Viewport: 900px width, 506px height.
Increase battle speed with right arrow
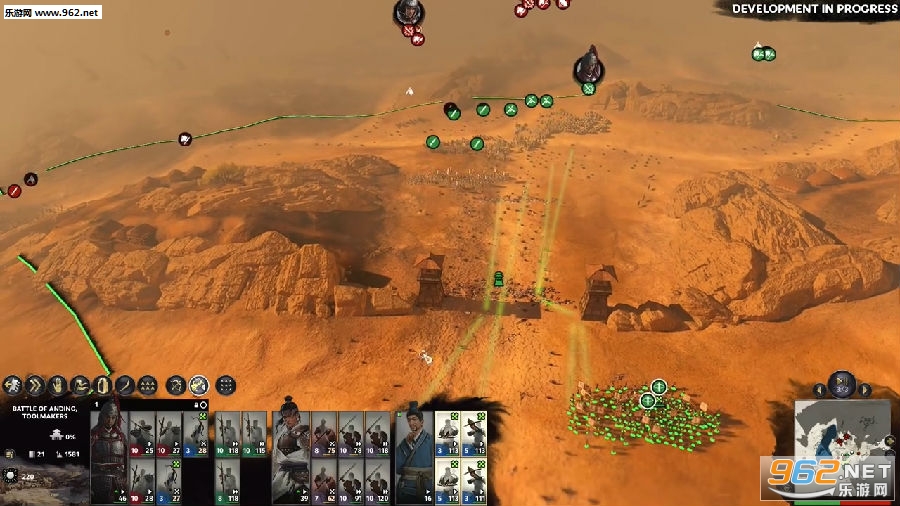(x=866, y=389)
